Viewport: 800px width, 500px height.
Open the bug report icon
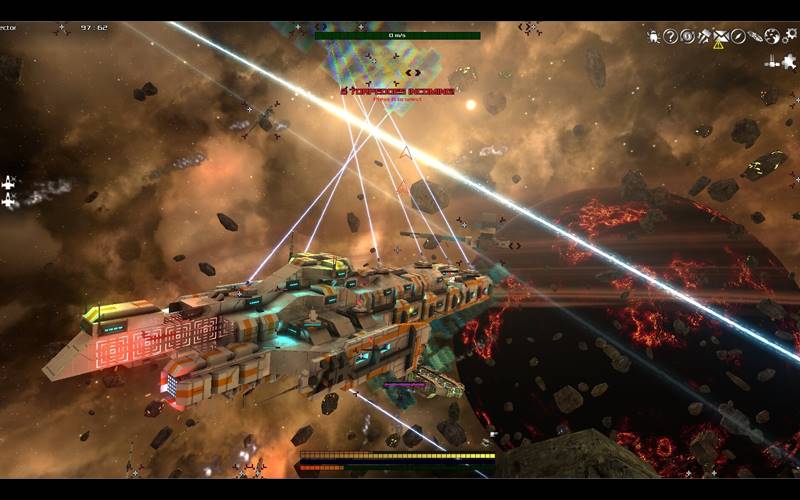[x=653, y=37]
